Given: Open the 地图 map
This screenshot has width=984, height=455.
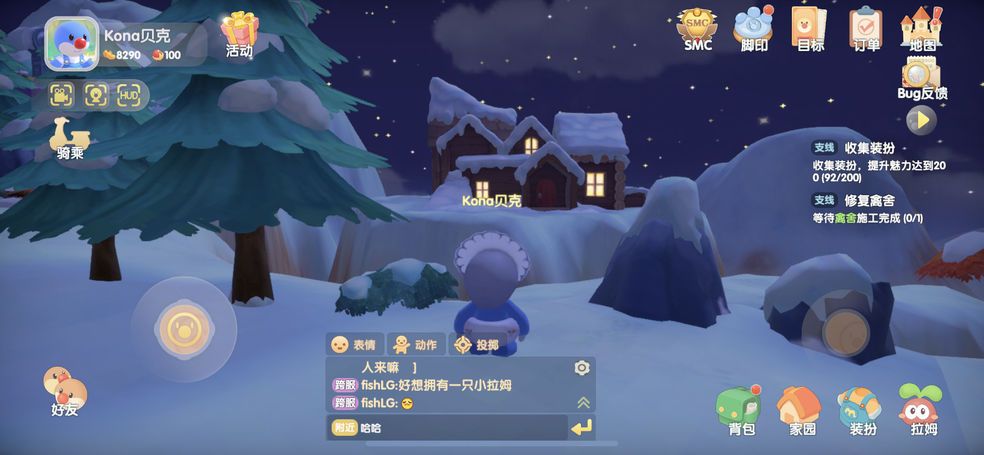Looking at the screenshot, I should (x=922, y=29).
